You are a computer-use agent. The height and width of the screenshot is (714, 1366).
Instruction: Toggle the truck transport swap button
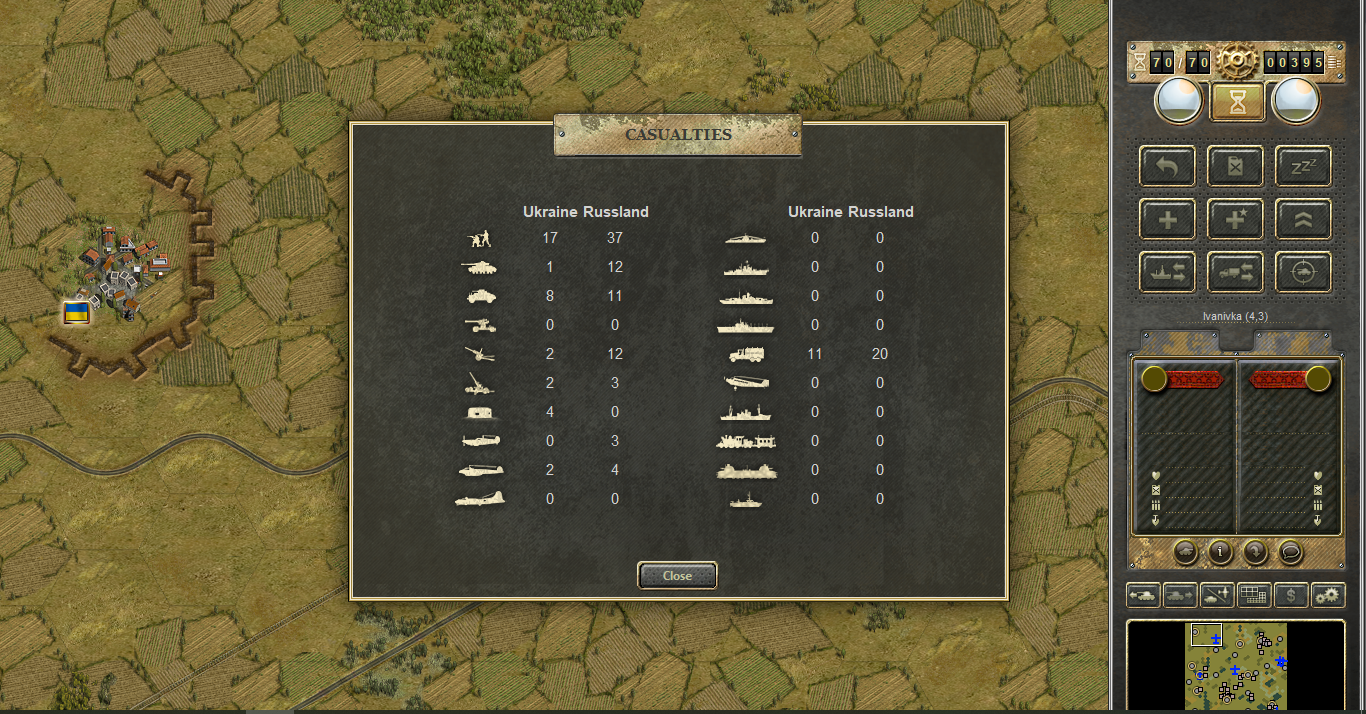[x=1235, y=272]
